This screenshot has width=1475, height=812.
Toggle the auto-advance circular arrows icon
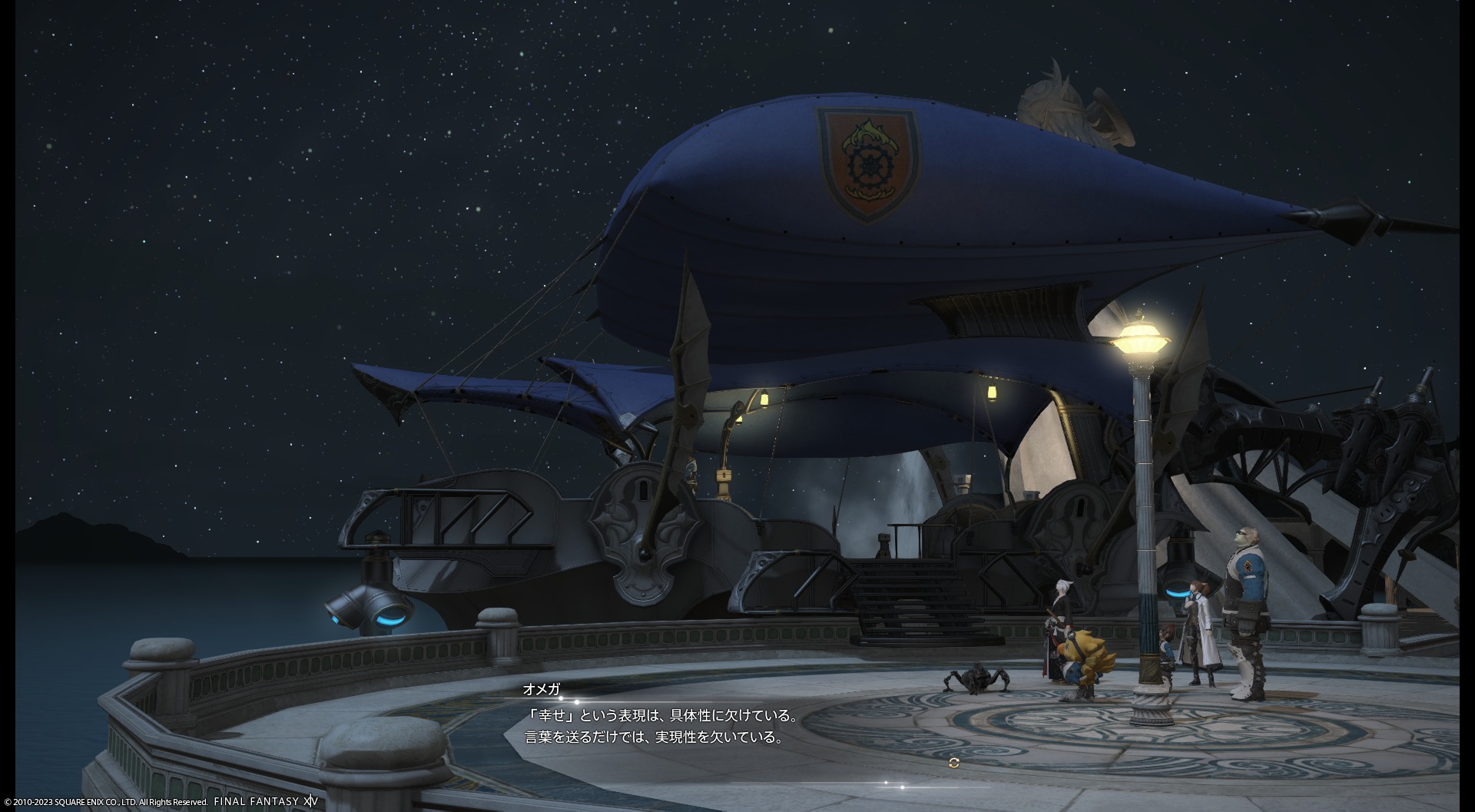954,763
